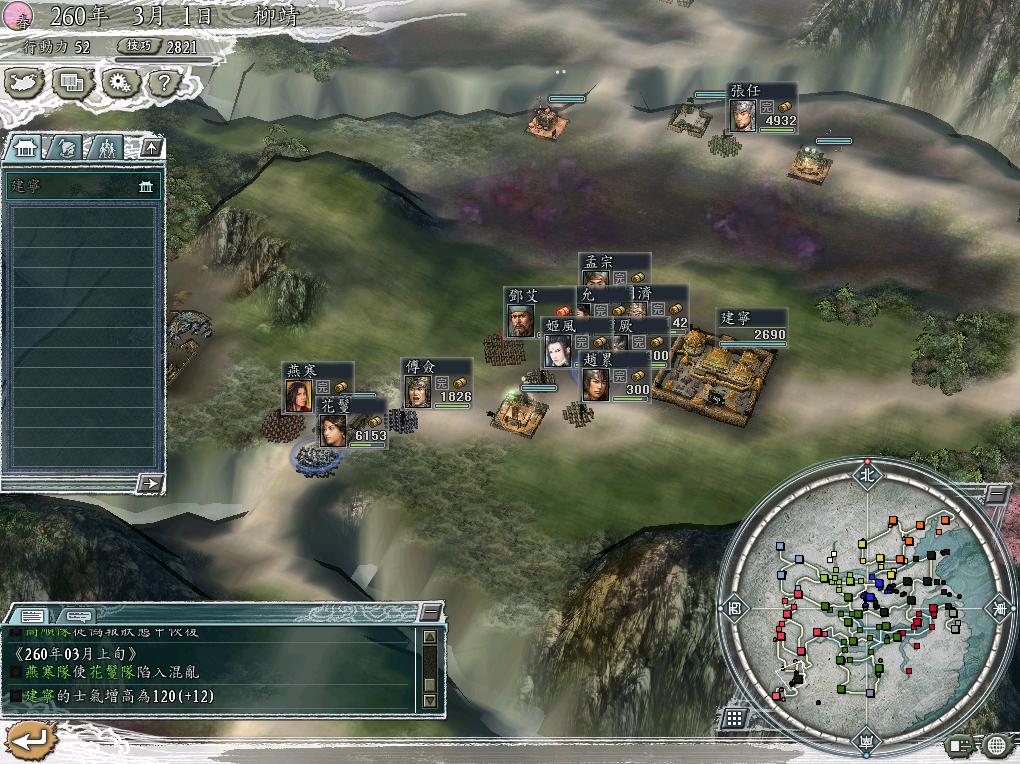The width and height of the screenshot is (1020, 764).
Task: Click the log scrollbar down arrow
Action: pyautogui.click(x=430, y=700)
